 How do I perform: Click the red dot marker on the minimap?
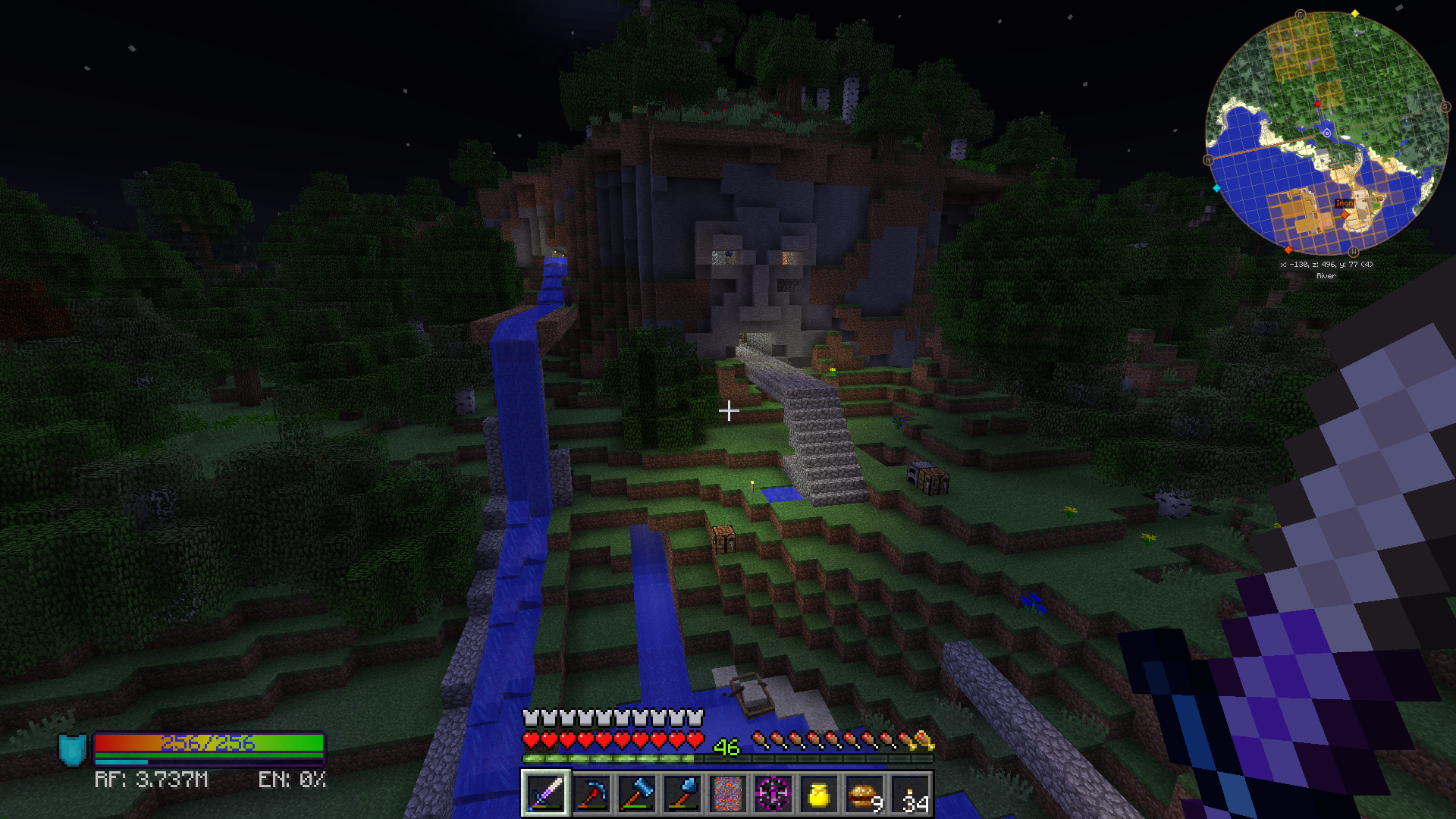[1318, 104]
